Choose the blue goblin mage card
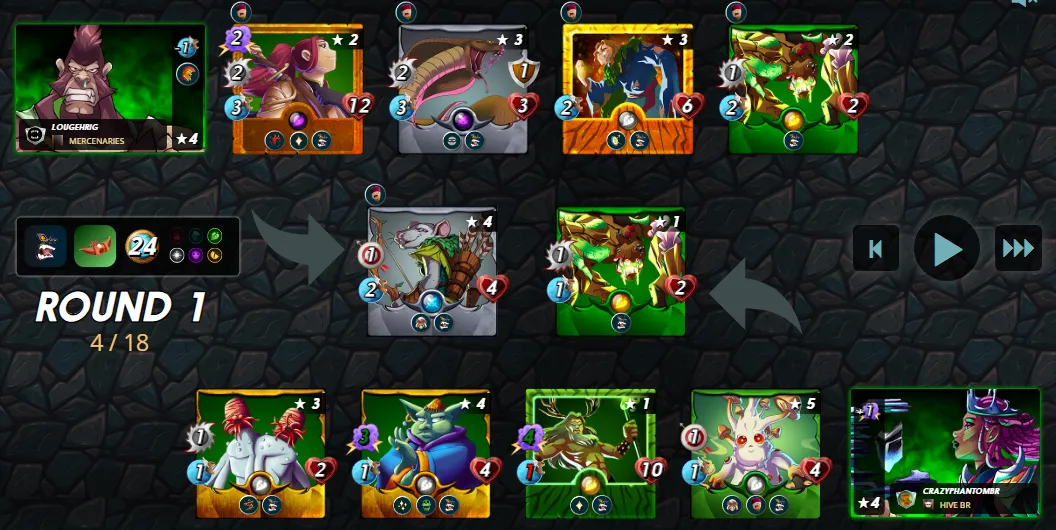The image size is (1056, 530). [425, 453]
